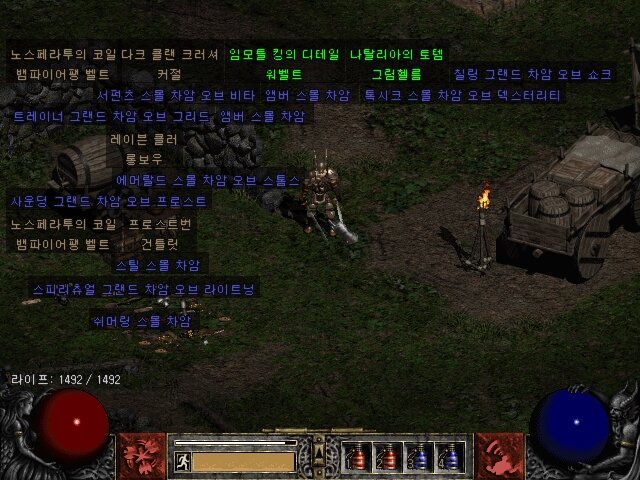Collect 사운딩 그랜드 차암 오브 프로스트
The image size is (640, 480).
[x=108, y=201]
